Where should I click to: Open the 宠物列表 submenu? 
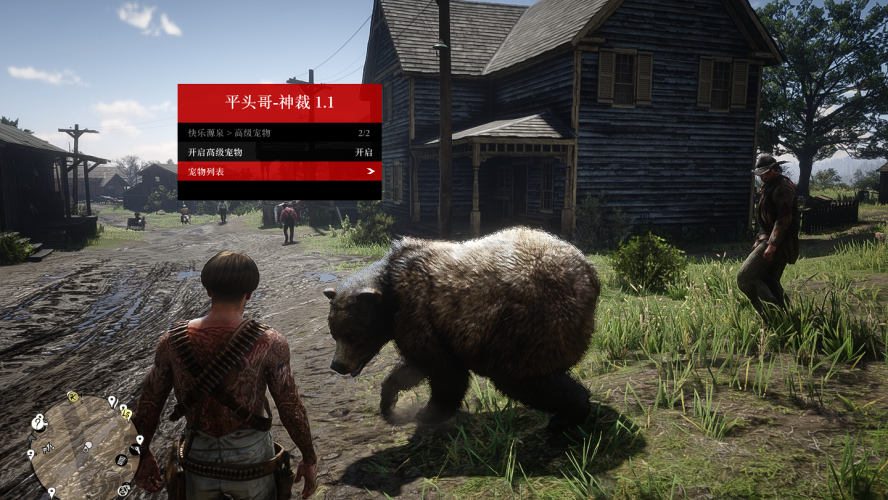point(279,171)
